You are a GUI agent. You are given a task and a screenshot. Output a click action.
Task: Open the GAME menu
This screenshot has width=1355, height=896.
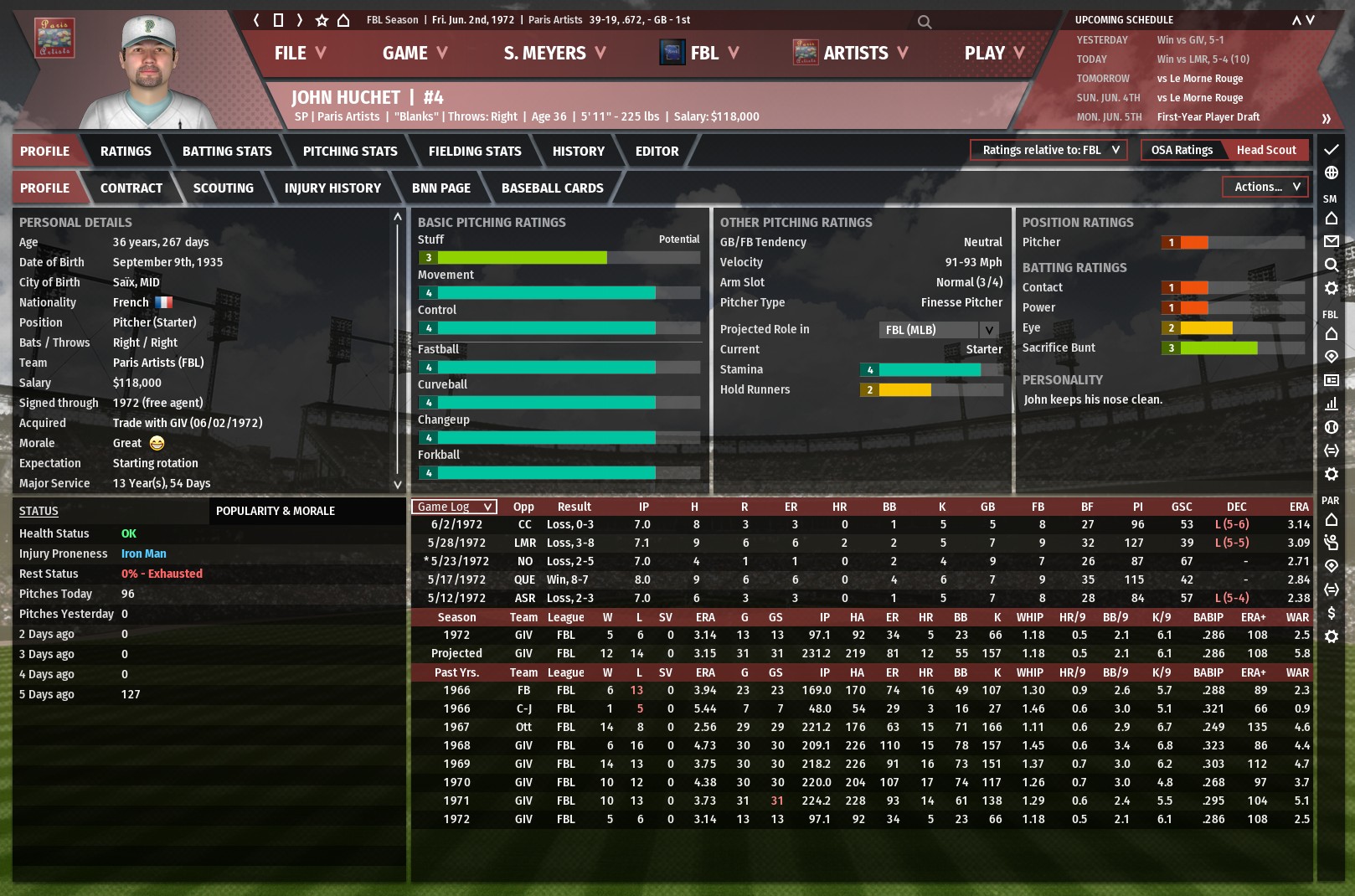tap(414, 53)
